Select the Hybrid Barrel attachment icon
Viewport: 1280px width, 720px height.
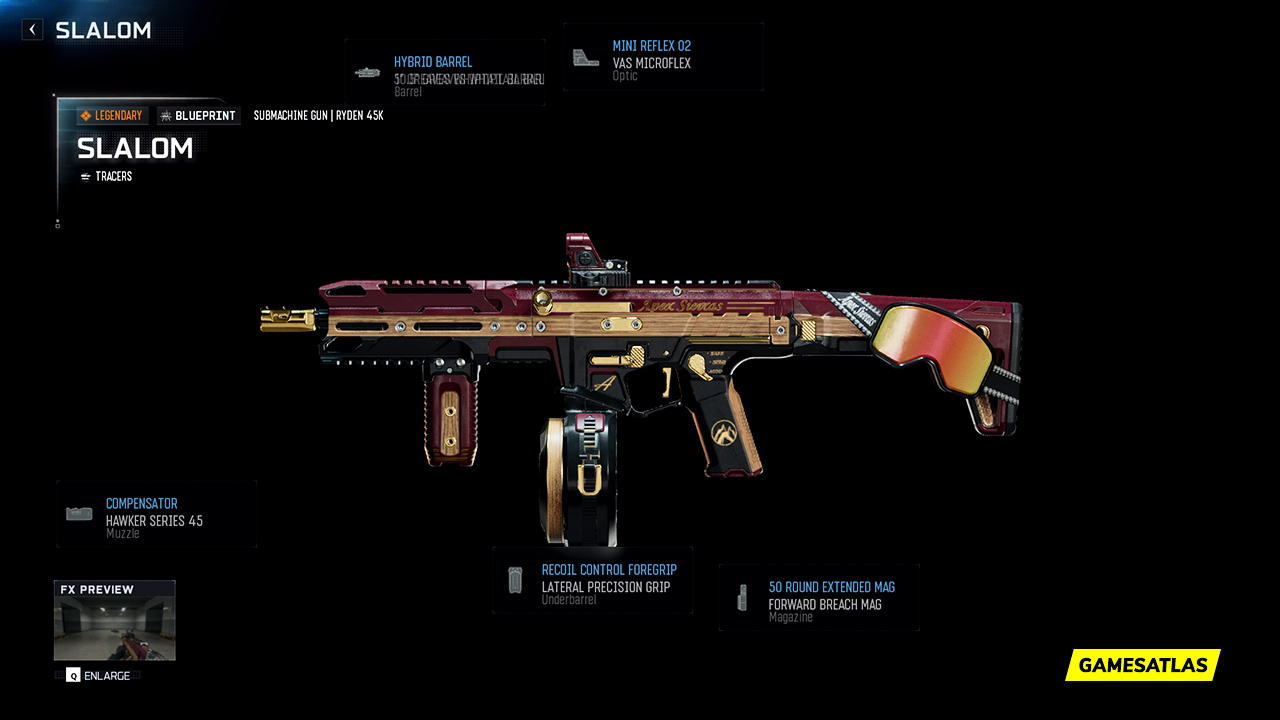[x=367, y=72]
